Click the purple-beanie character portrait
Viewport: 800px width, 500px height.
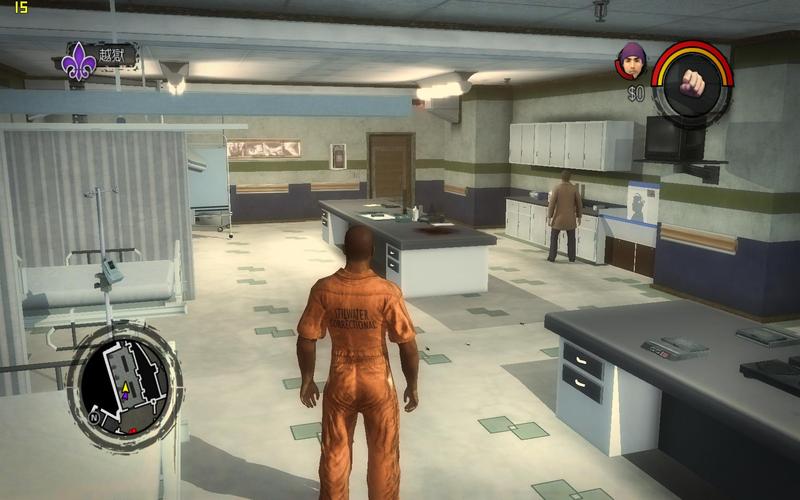coord(631,60)
